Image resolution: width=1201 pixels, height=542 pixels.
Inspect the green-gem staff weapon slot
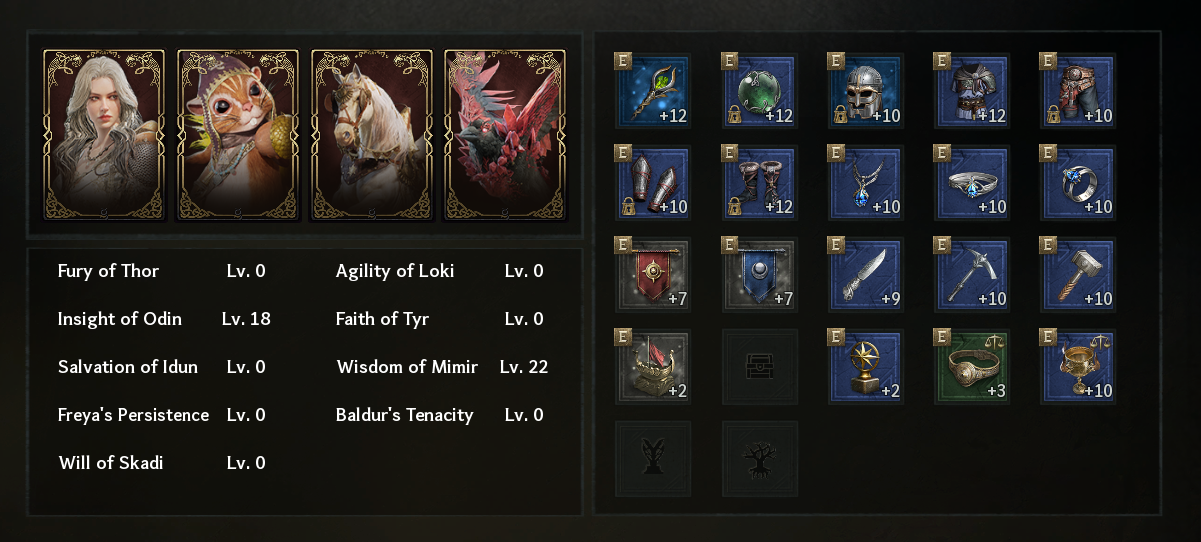[653, 92]
